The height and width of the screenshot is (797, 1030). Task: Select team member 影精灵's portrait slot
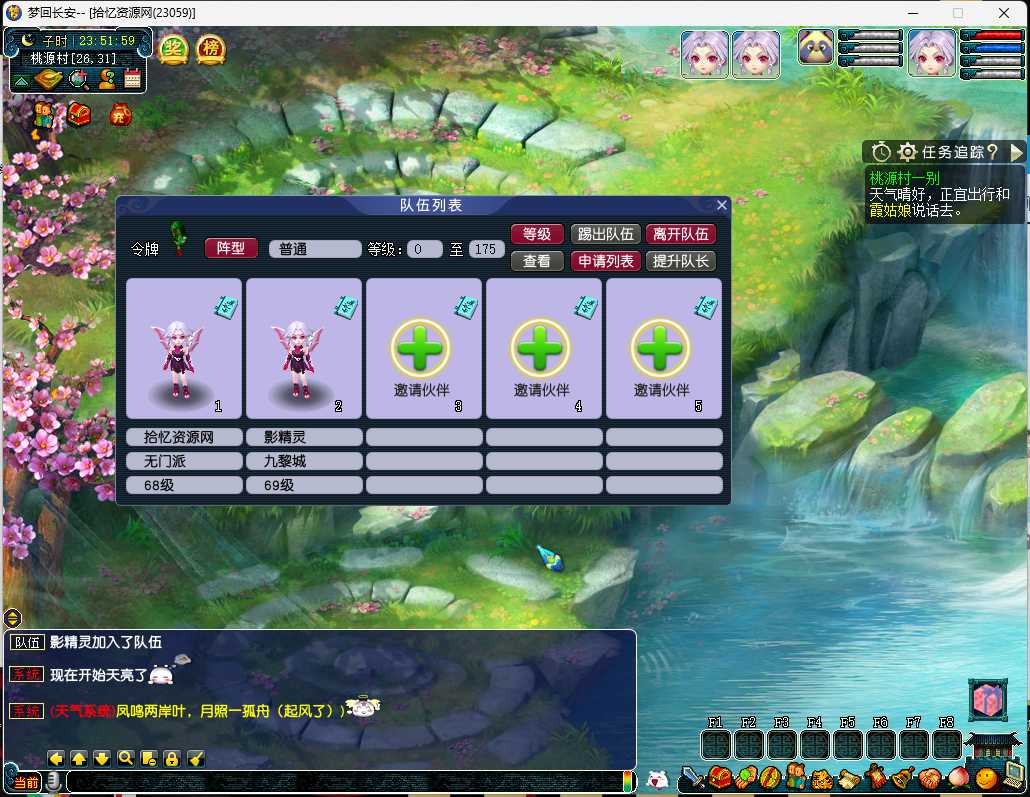pos(304,348)
